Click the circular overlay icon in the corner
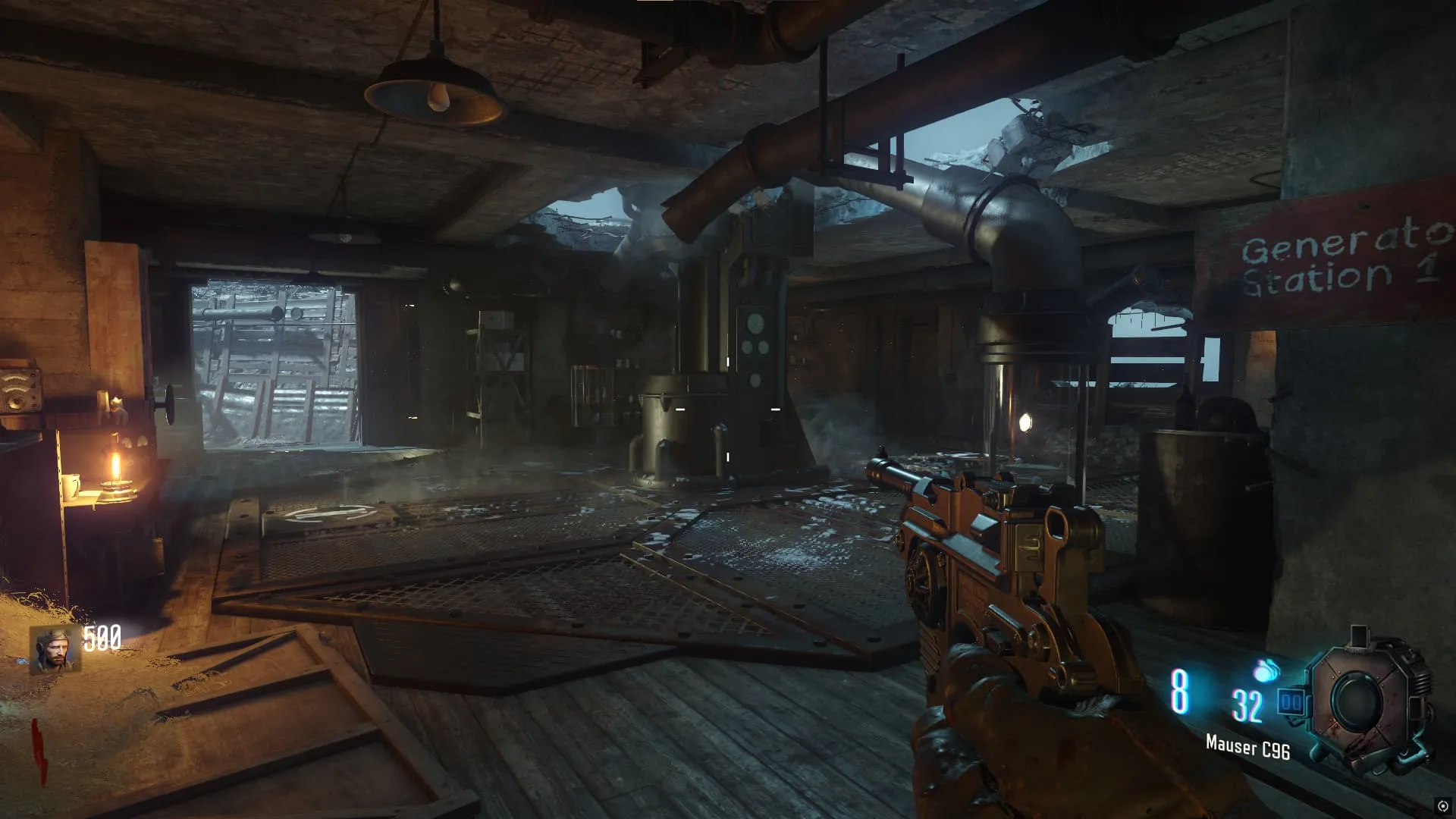The height and width of the screenshot is (819, 1456). pyautogui.click(x=1442, y=805)
